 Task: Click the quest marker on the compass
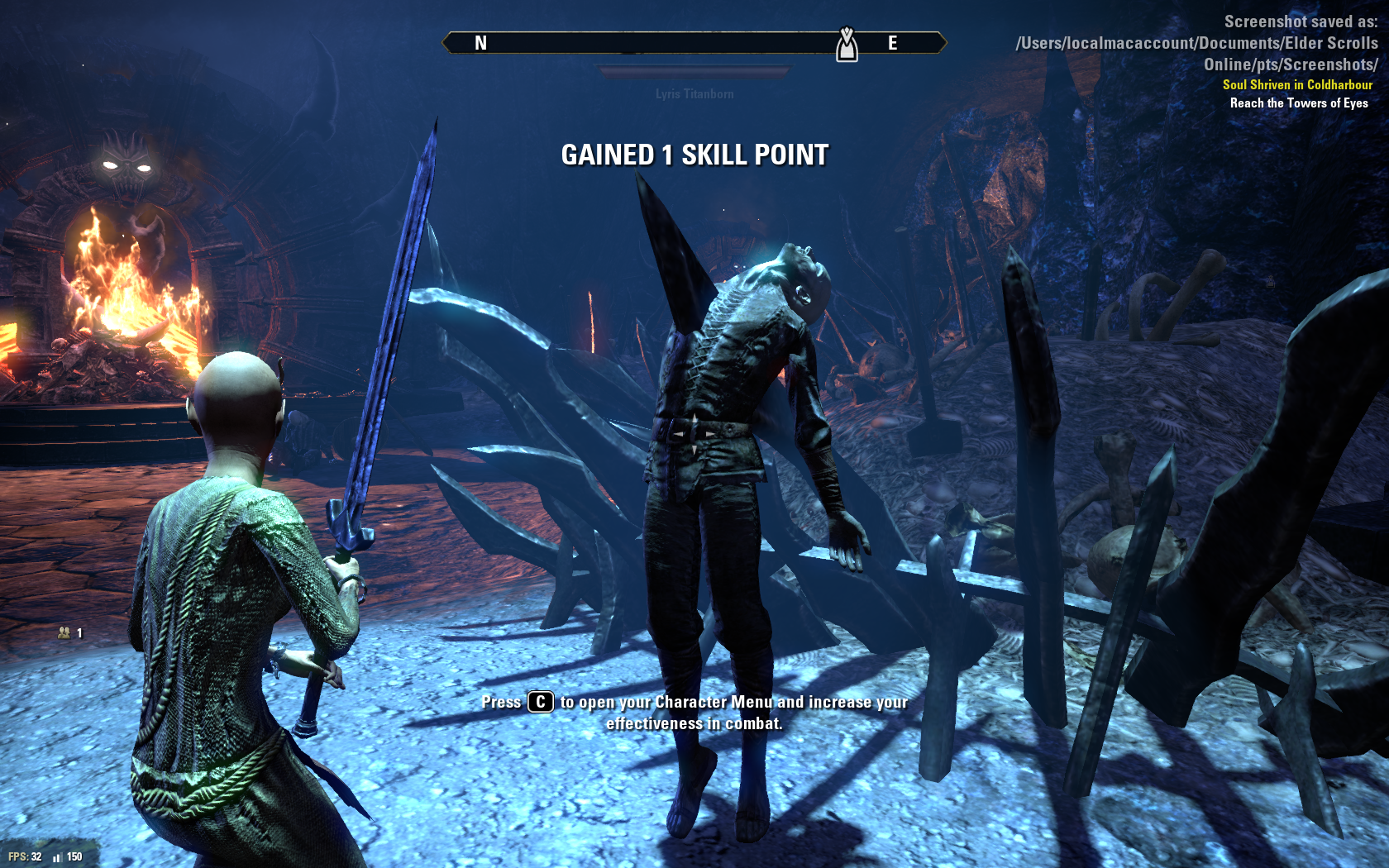847,45
